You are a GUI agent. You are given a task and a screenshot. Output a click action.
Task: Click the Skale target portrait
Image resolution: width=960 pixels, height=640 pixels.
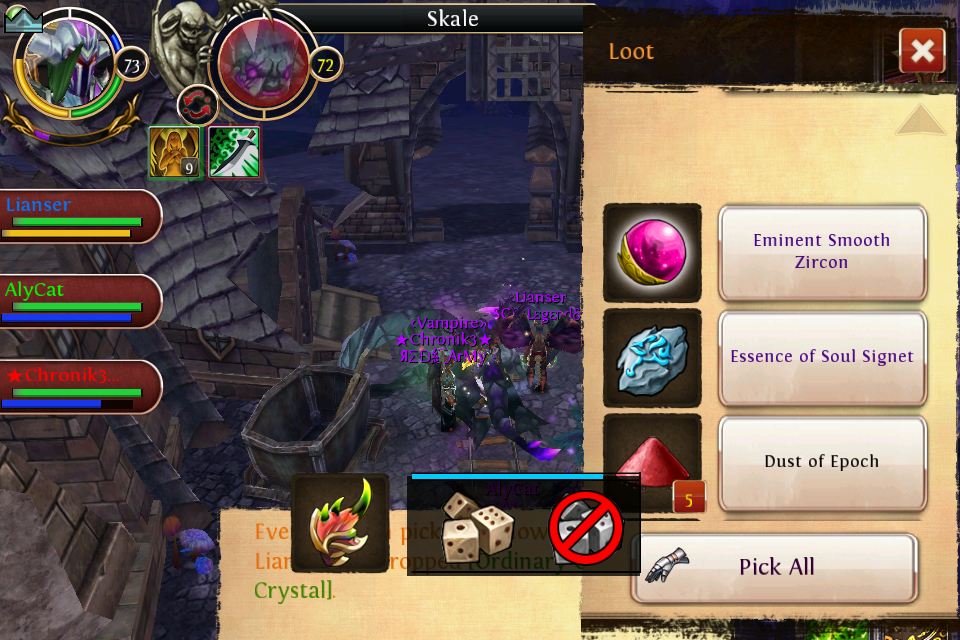262,66
